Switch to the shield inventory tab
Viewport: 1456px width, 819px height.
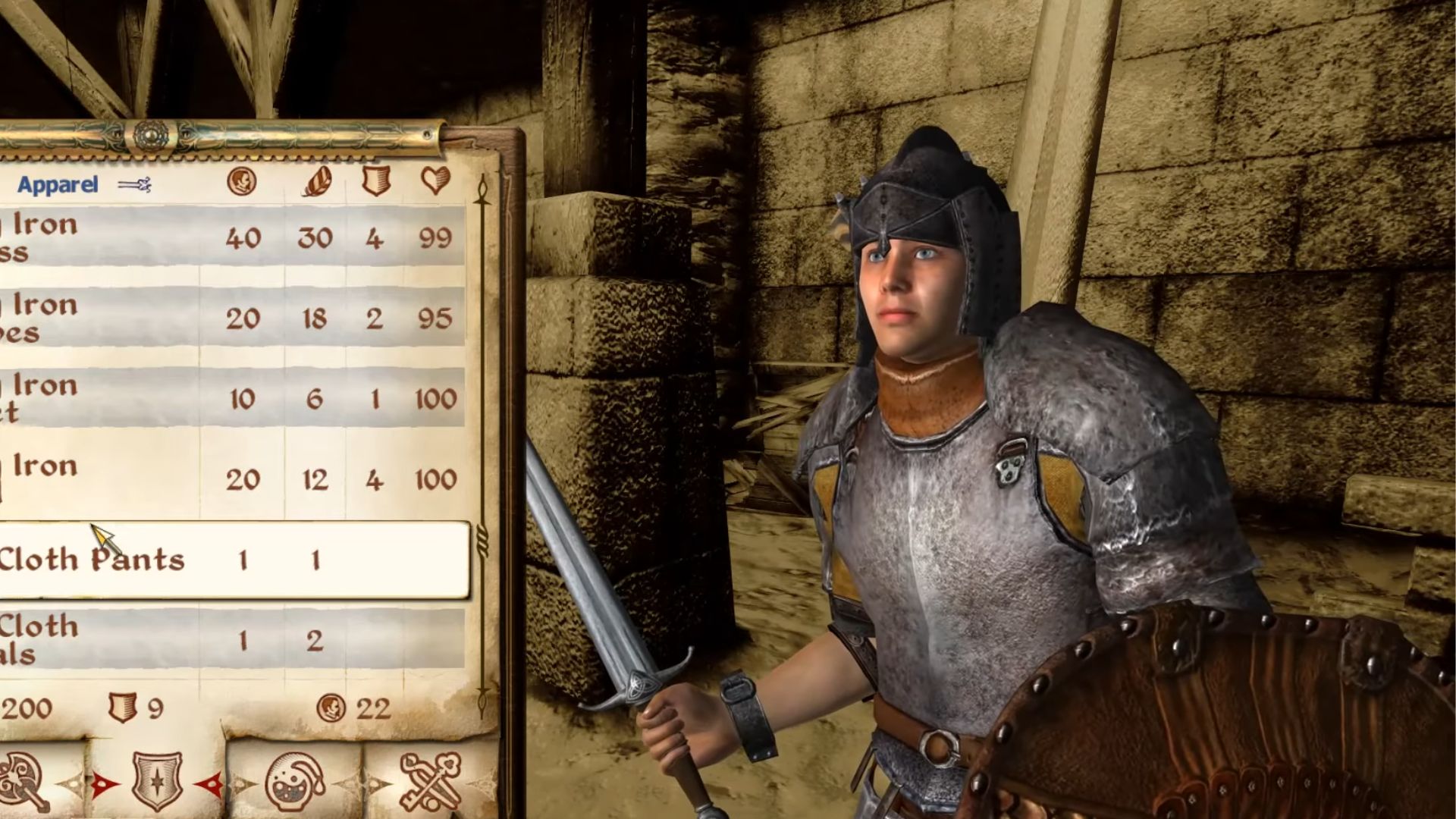pyautogui.click(x=157, y=781)
